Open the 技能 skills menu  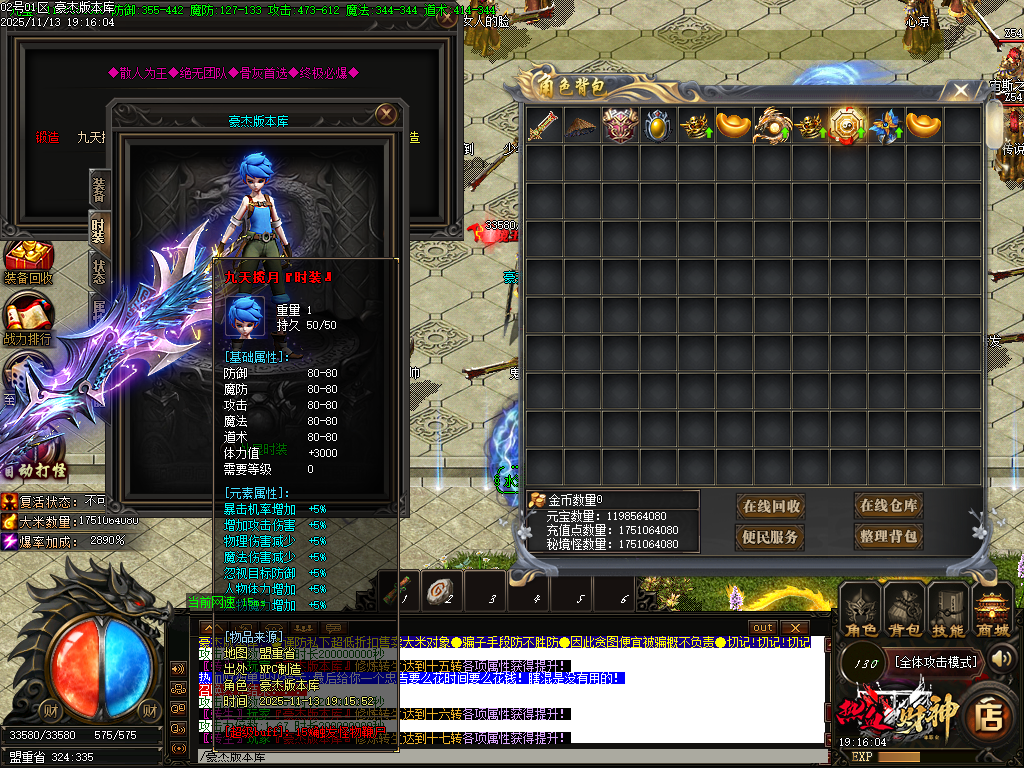[947, 610]
